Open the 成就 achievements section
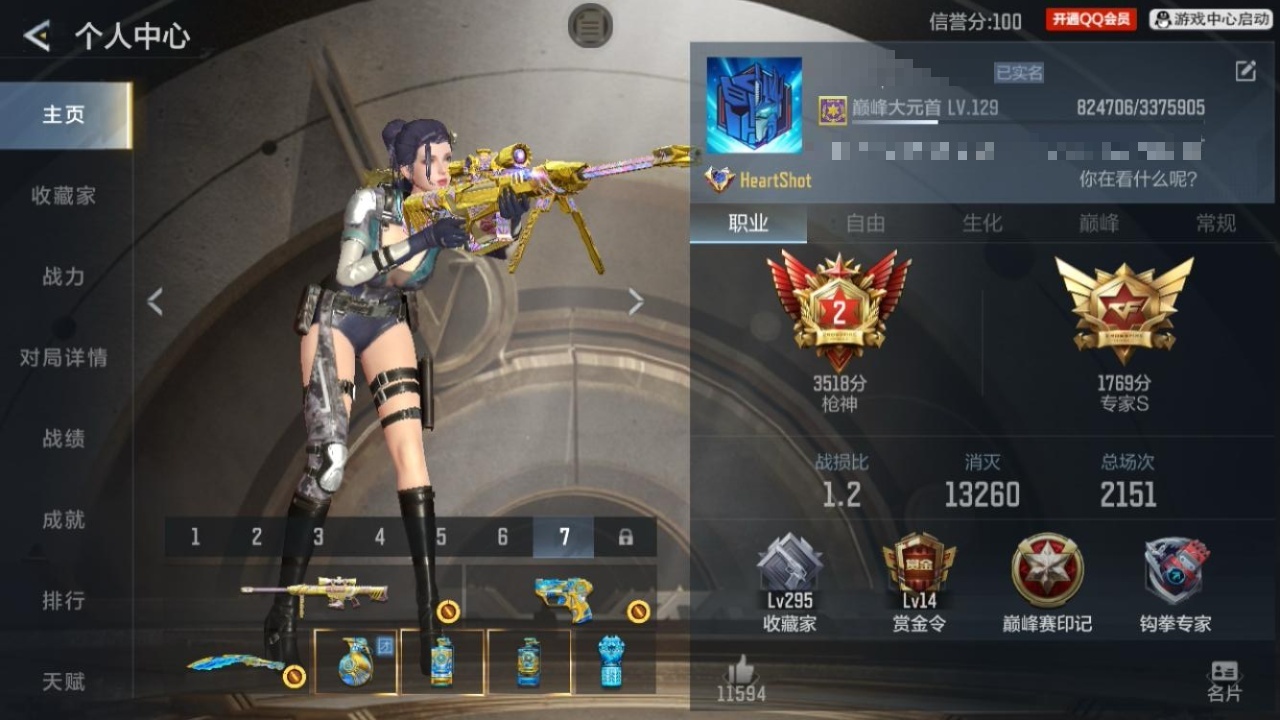Image resolution: width=1280 pixels, height=720 pixels. 64,520
